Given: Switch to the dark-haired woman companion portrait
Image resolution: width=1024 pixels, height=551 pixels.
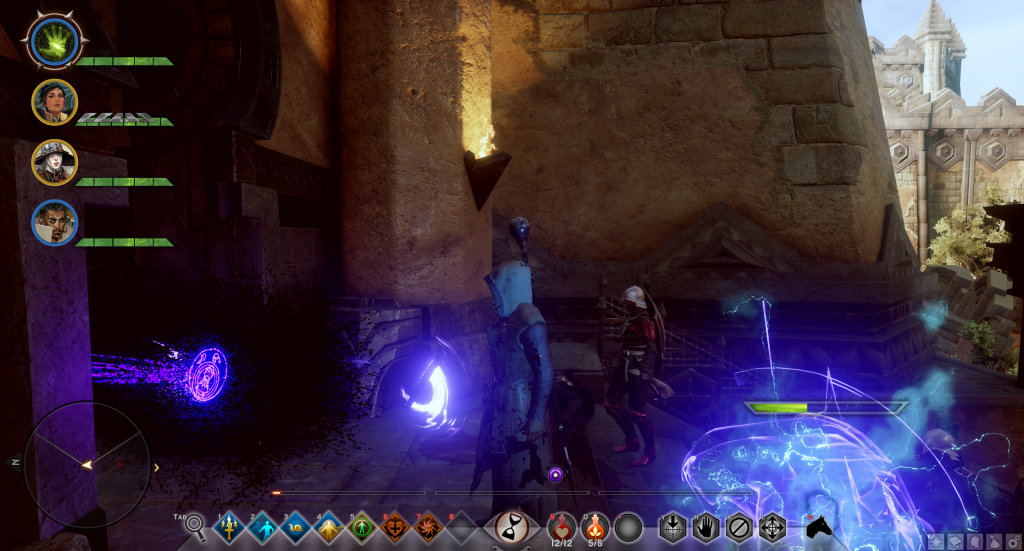Looking at the screenshot, I should tap(53, 101).
